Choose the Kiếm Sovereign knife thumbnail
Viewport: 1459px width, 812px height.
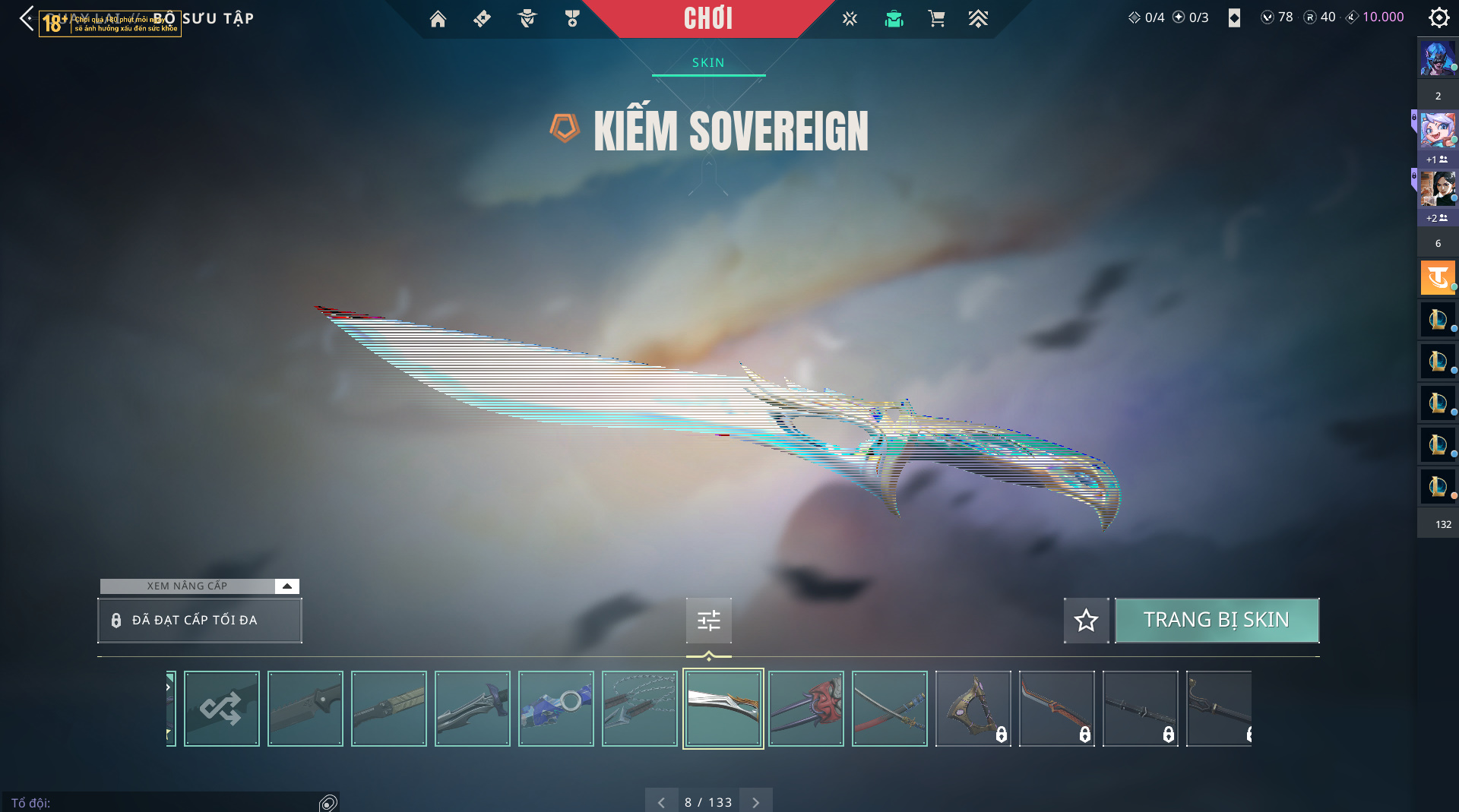tap(723, 709)
